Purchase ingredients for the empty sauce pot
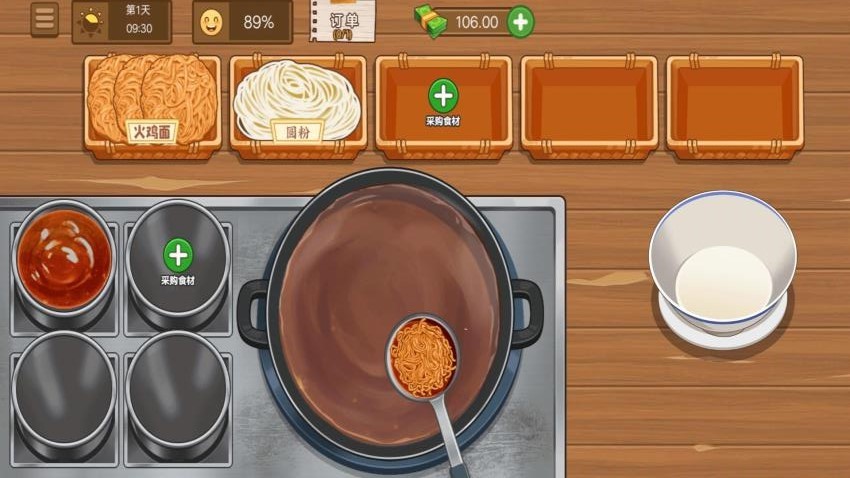Screen dimensions: 850x478 [178, 256]
